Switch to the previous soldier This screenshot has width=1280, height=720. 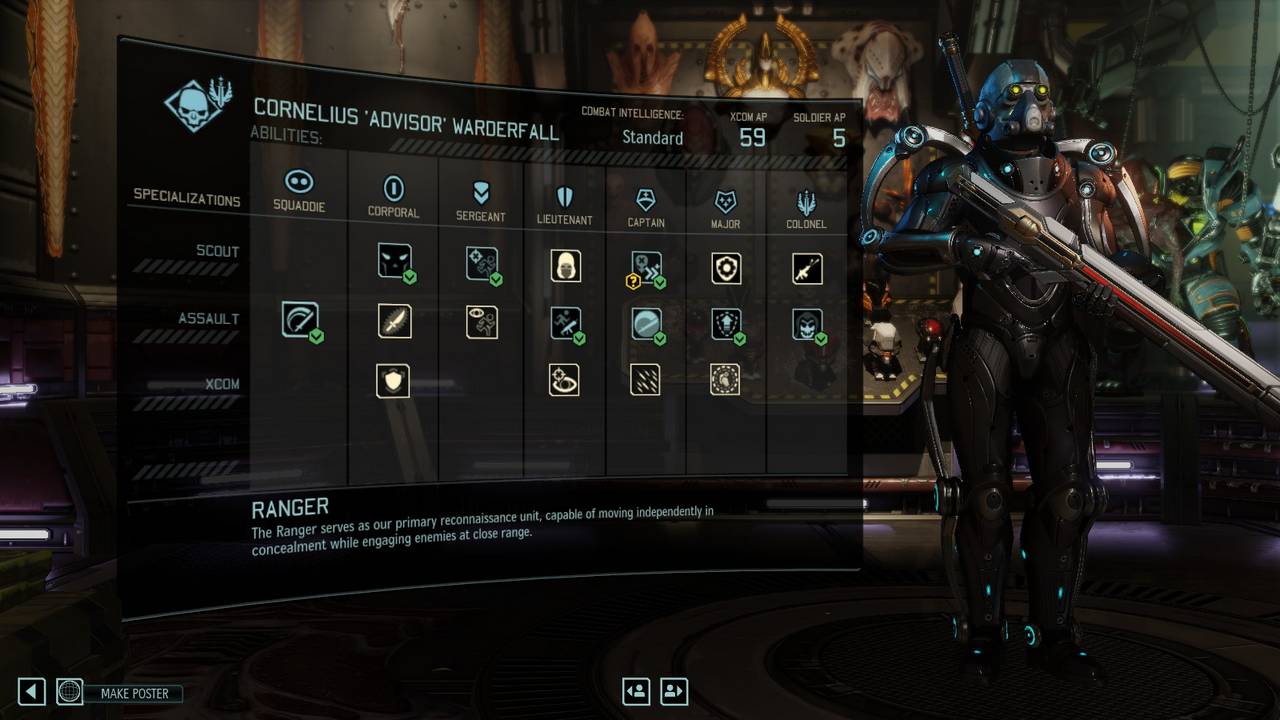click(x=636, y=691)
